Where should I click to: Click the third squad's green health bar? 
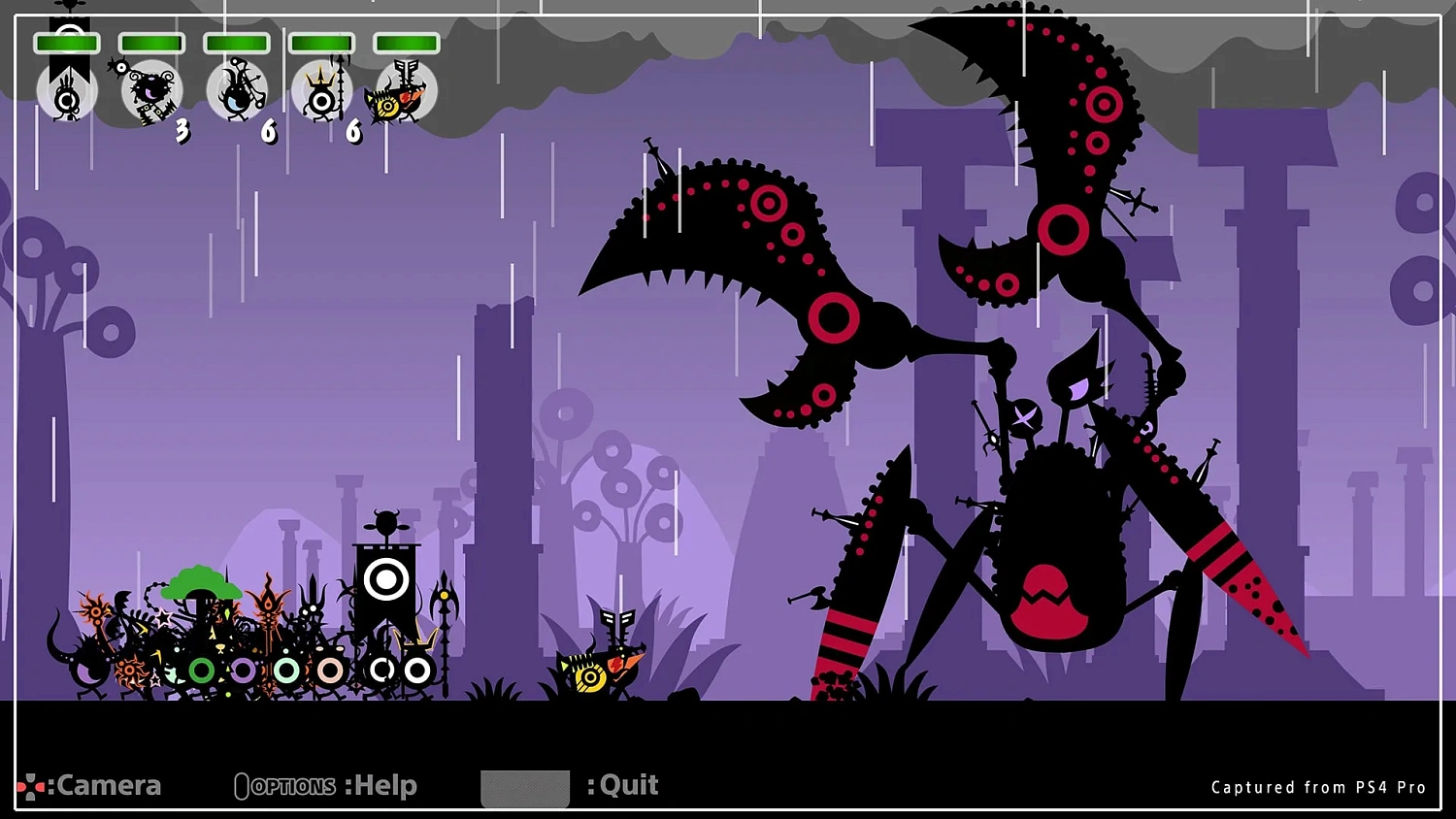pyautogui.click(x=236, y=42)
